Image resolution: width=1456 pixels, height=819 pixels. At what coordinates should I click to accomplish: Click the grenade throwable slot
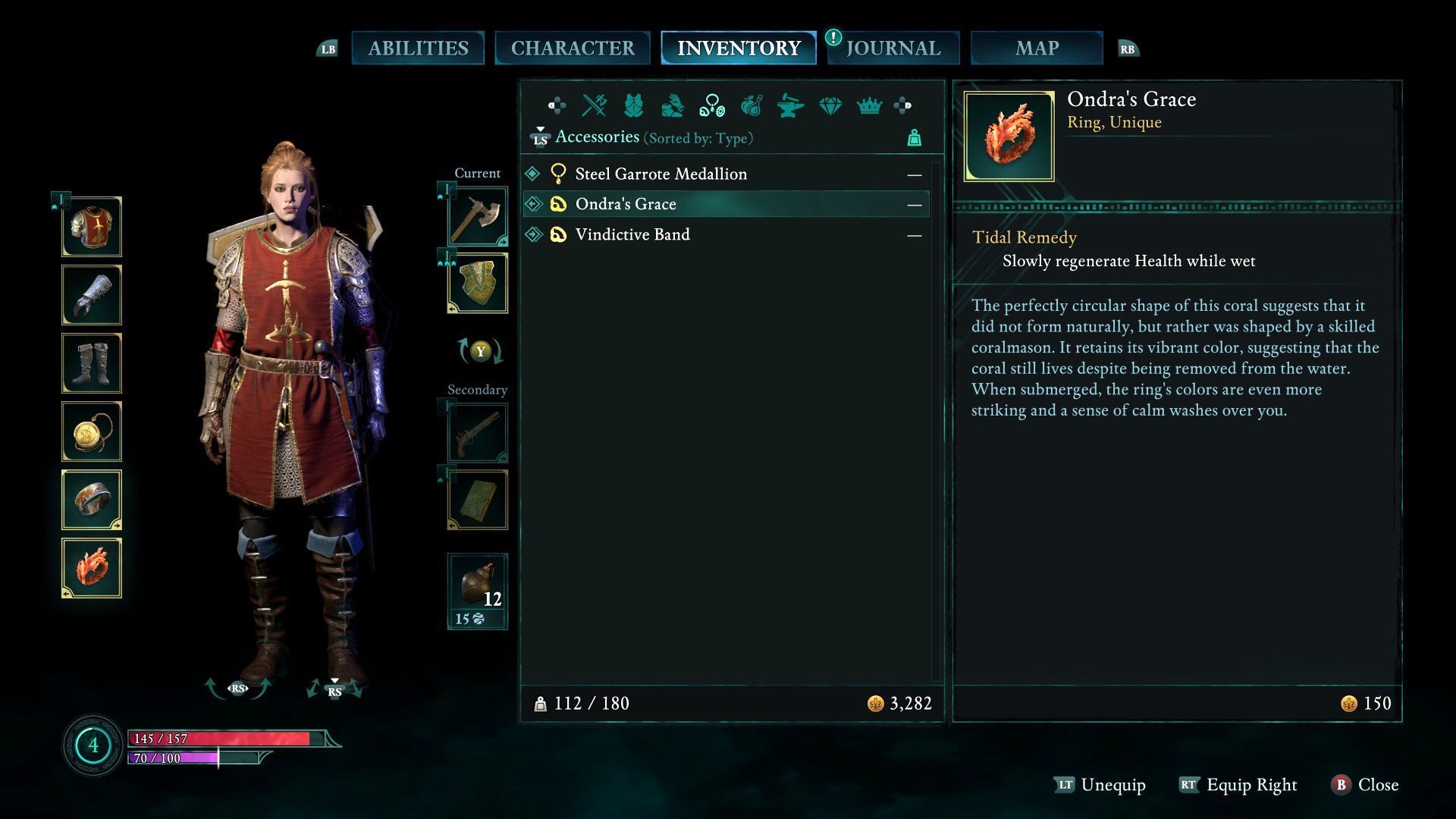point(478,591)
